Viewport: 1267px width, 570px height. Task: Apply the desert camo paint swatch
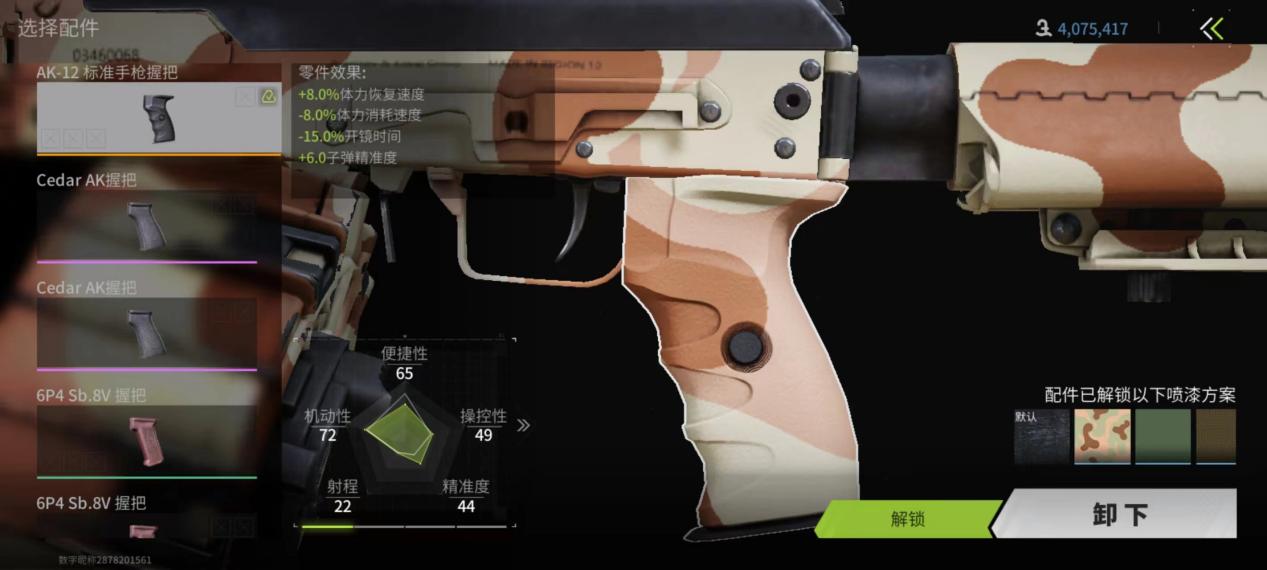coord(1102,437)
